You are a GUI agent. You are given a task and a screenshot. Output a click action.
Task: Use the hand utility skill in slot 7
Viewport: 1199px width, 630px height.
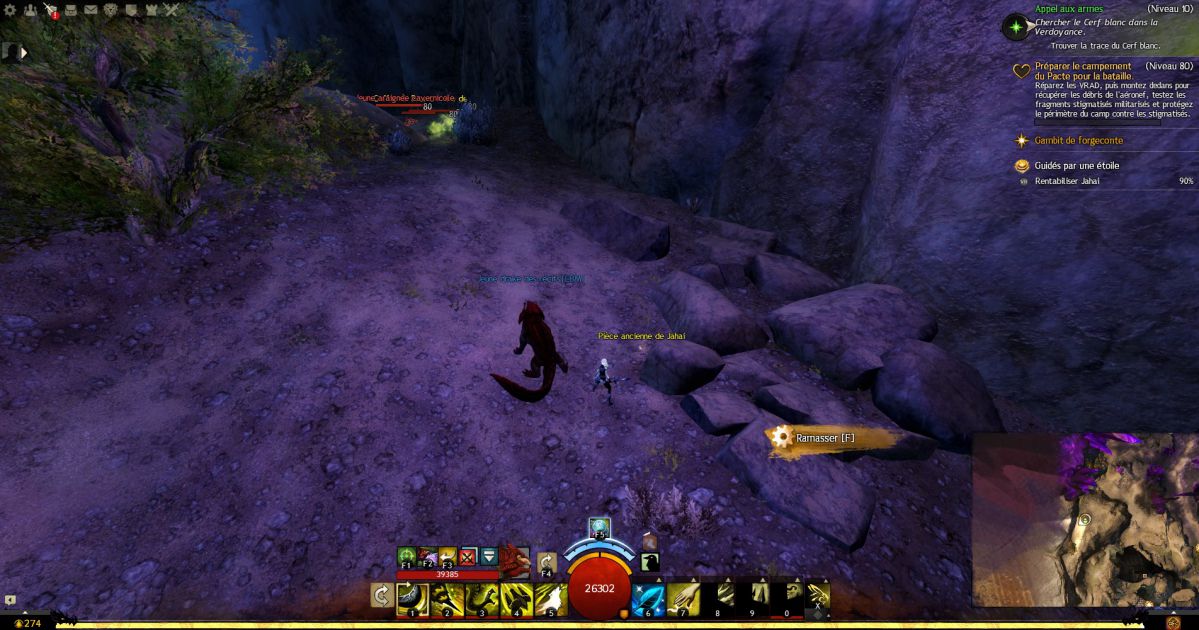(682, 598)
